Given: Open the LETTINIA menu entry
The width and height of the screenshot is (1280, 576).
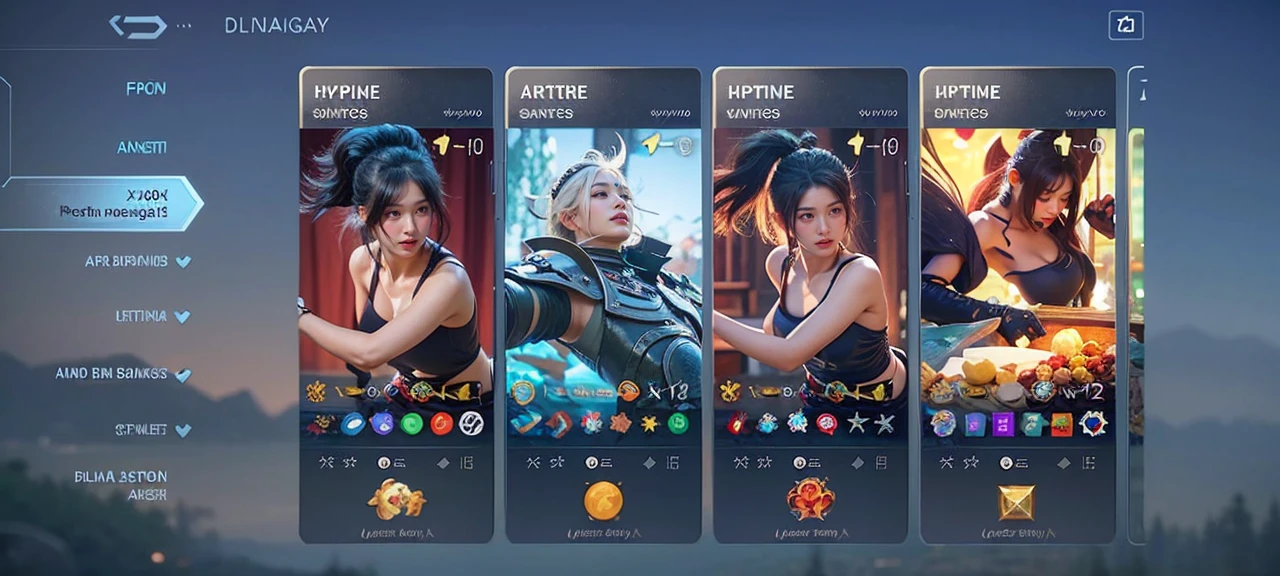Looking at the screenshot, I should pyautogui.click(x=151, y=316).
